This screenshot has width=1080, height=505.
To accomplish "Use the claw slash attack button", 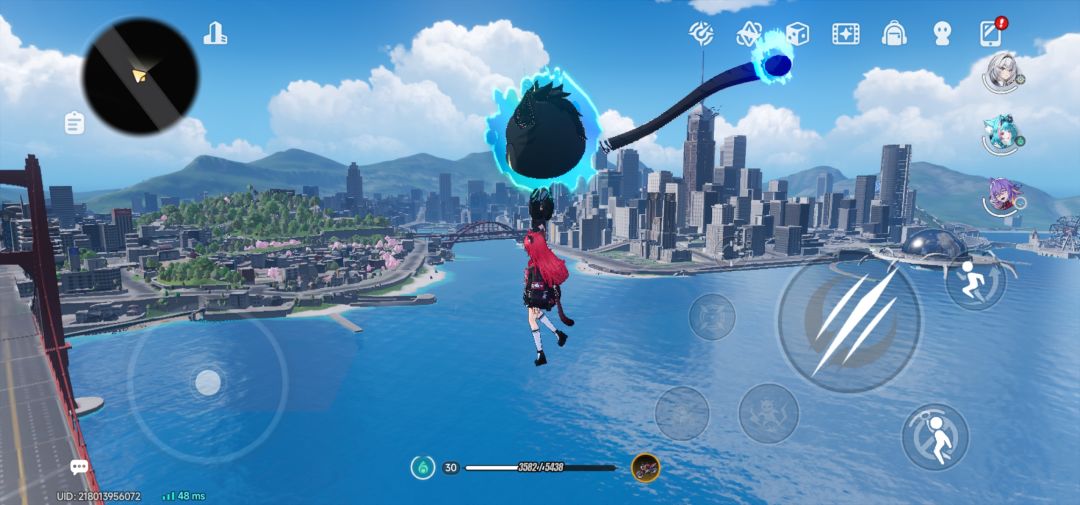I will pos(849,320).
